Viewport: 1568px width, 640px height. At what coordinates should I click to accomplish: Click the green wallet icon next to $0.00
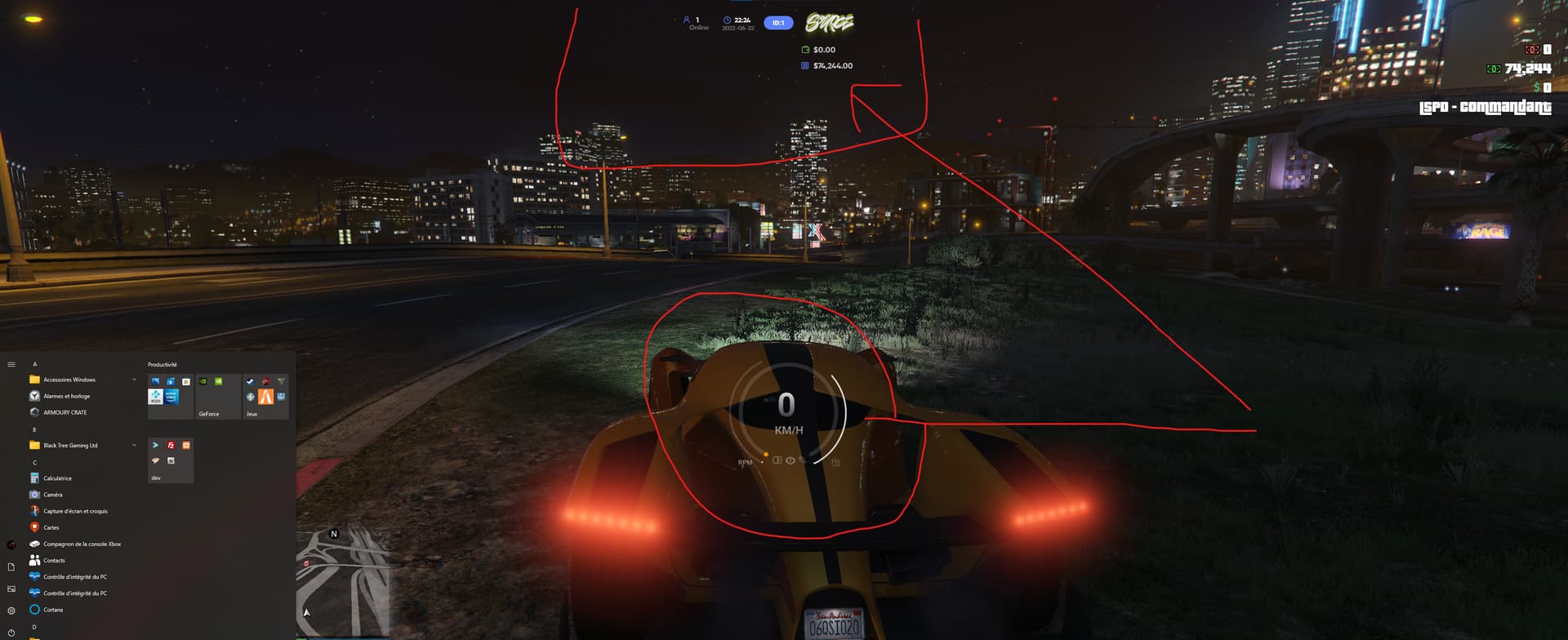[804, 49]
